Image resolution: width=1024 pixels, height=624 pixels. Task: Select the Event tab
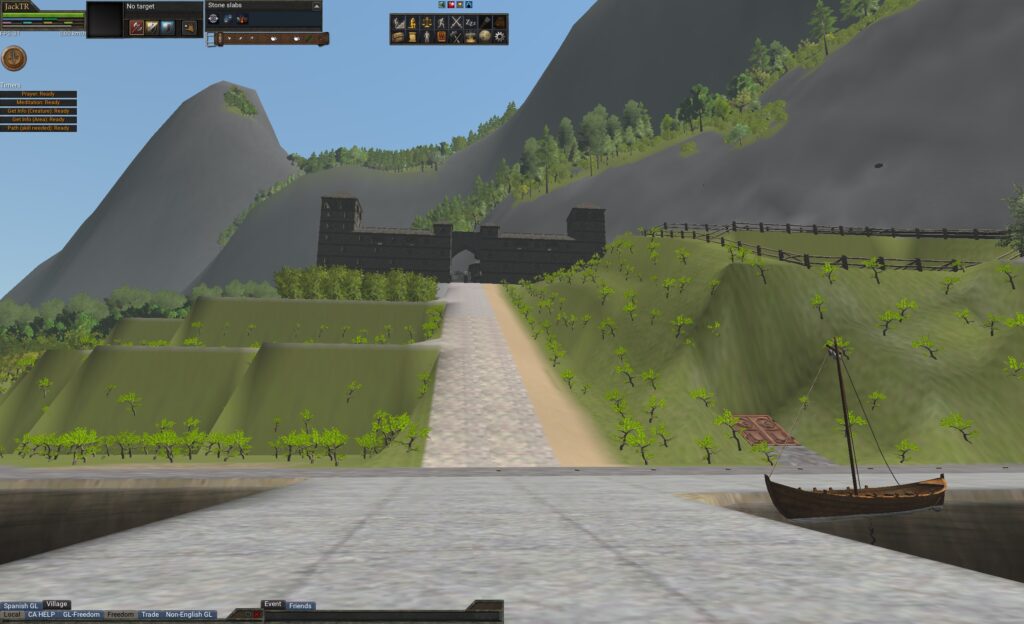(273, 604)
